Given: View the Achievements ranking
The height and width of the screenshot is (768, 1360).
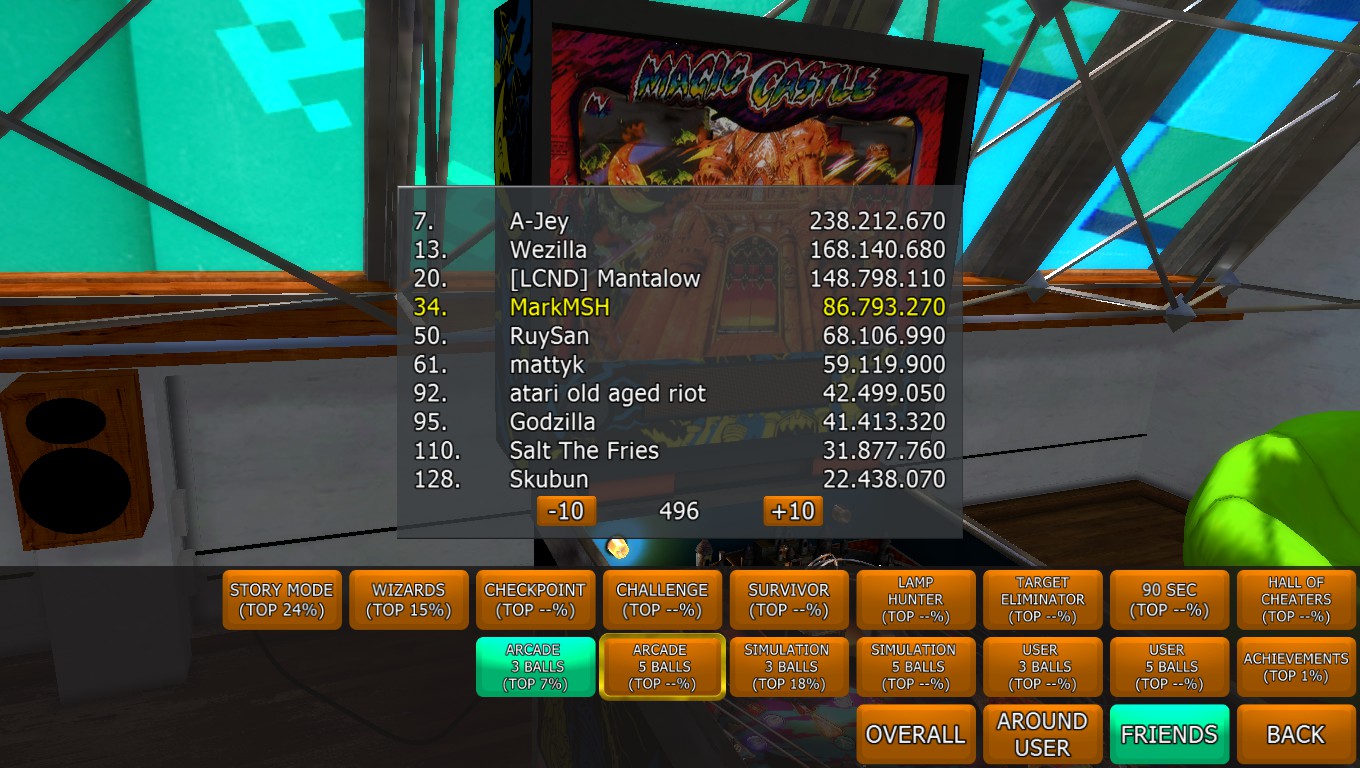Looking at the screenshot, I should coord(1295,667).
